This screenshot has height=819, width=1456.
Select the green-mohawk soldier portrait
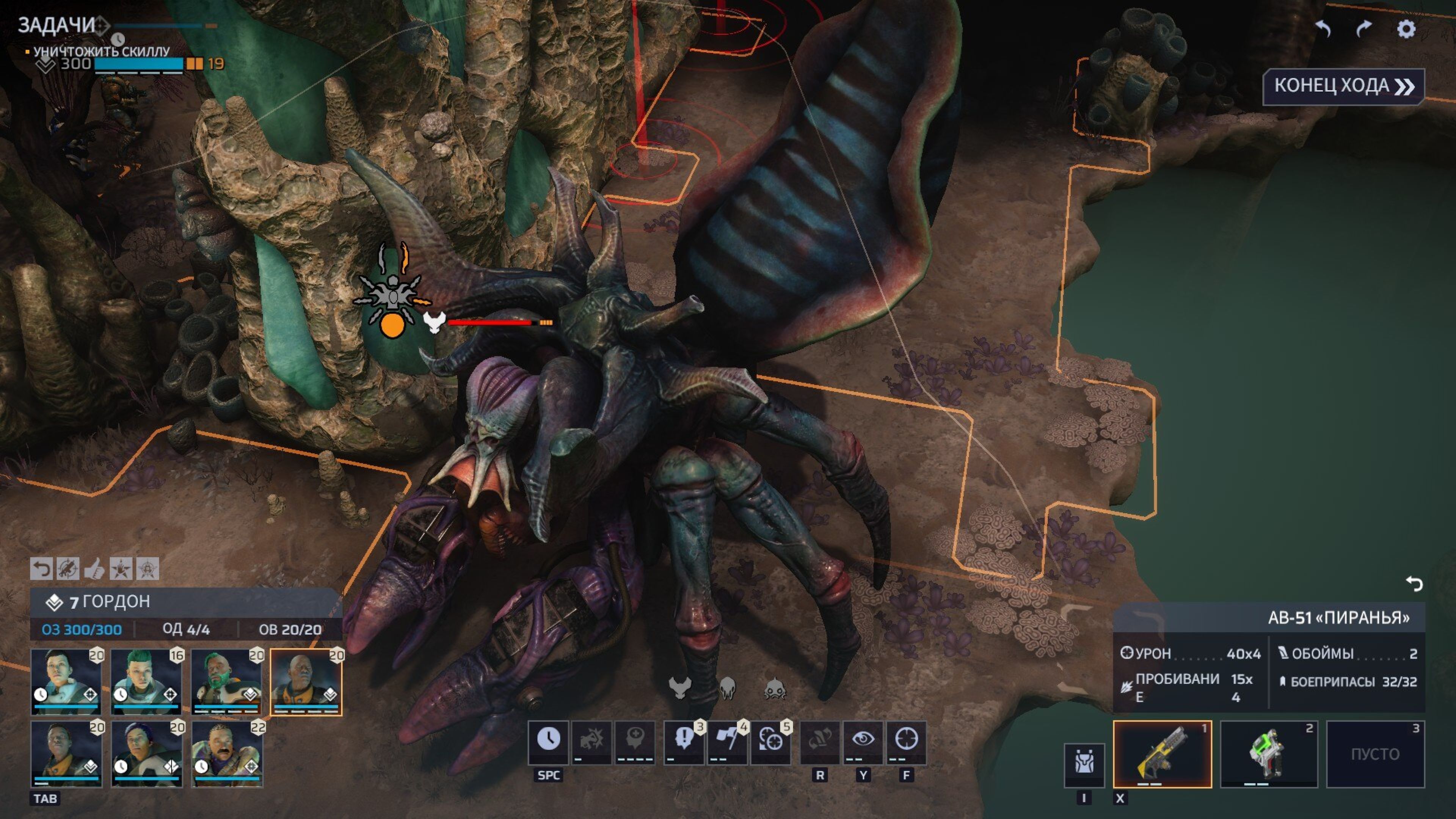(x=146, y=681)
